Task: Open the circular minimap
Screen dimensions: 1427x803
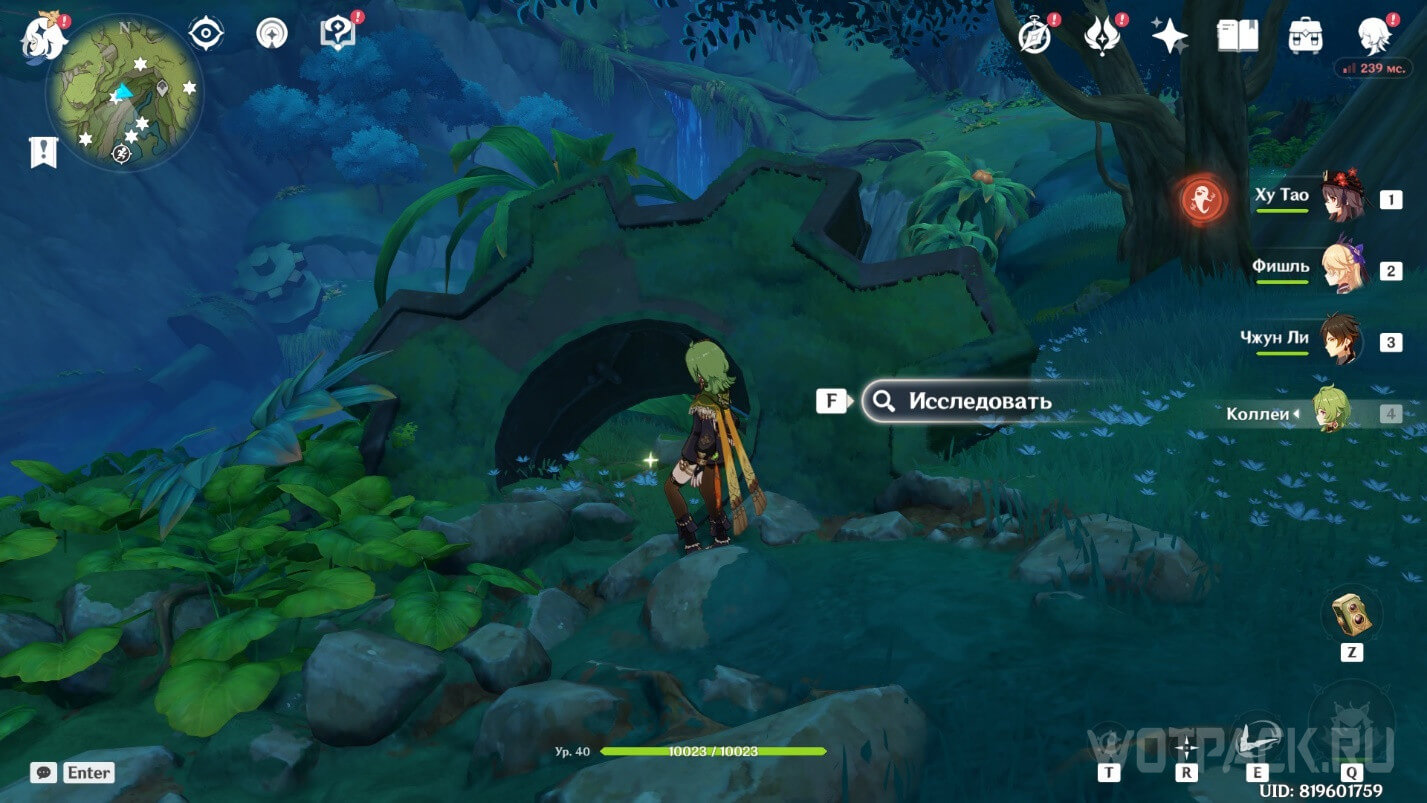Action: [x=124, y=94]
